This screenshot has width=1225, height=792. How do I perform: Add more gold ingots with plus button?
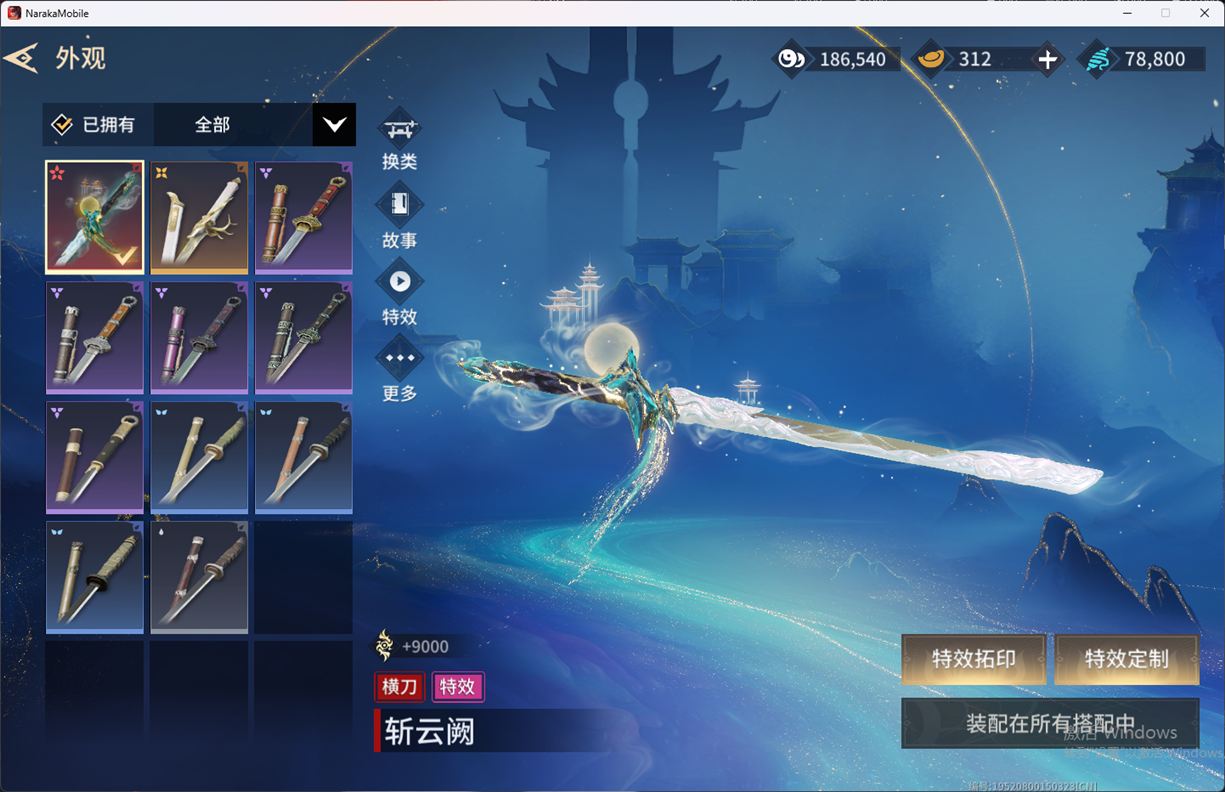[1047, 60]
